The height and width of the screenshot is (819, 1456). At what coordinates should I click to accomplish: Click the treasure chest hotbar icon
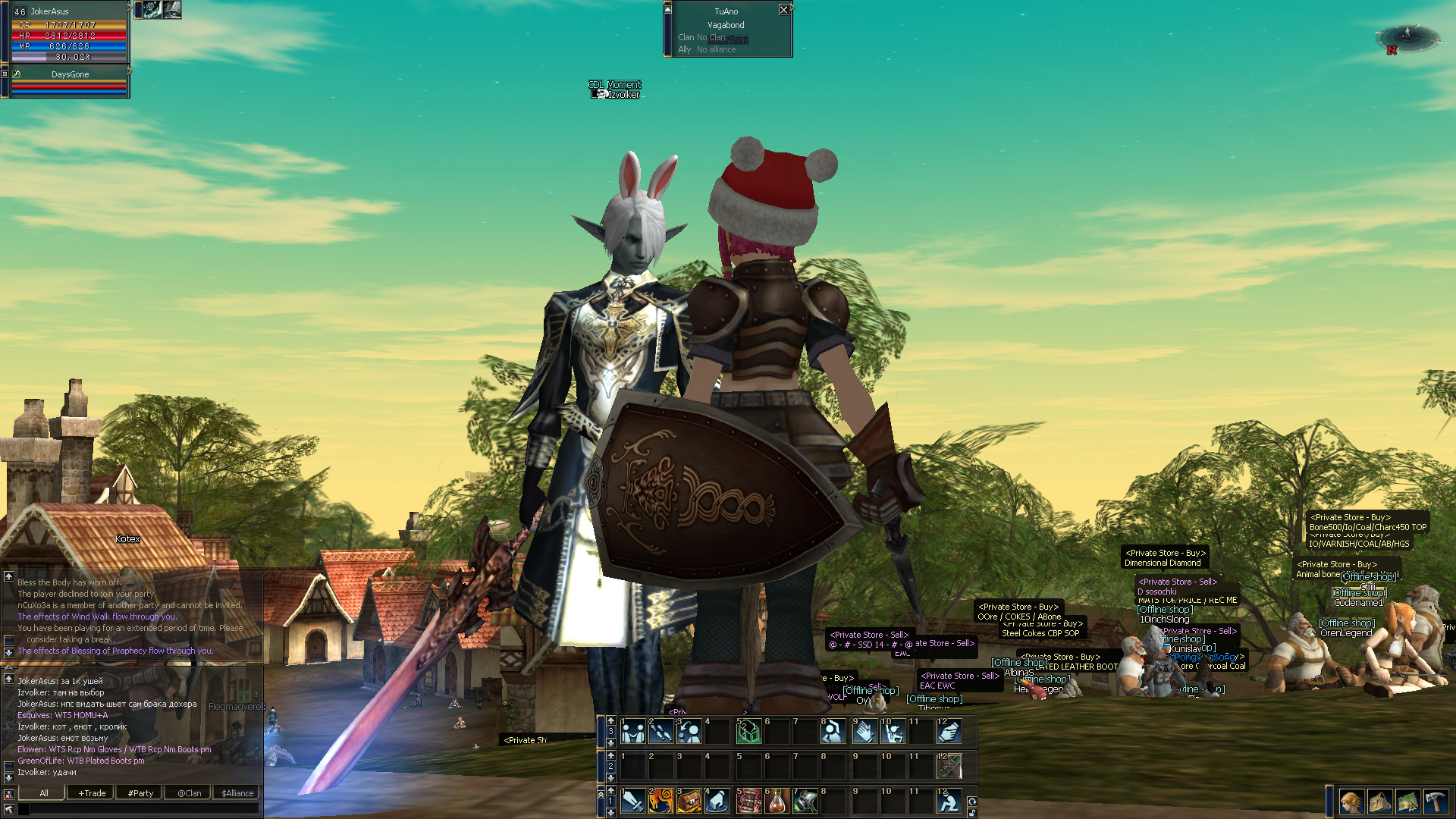[689, 802]
